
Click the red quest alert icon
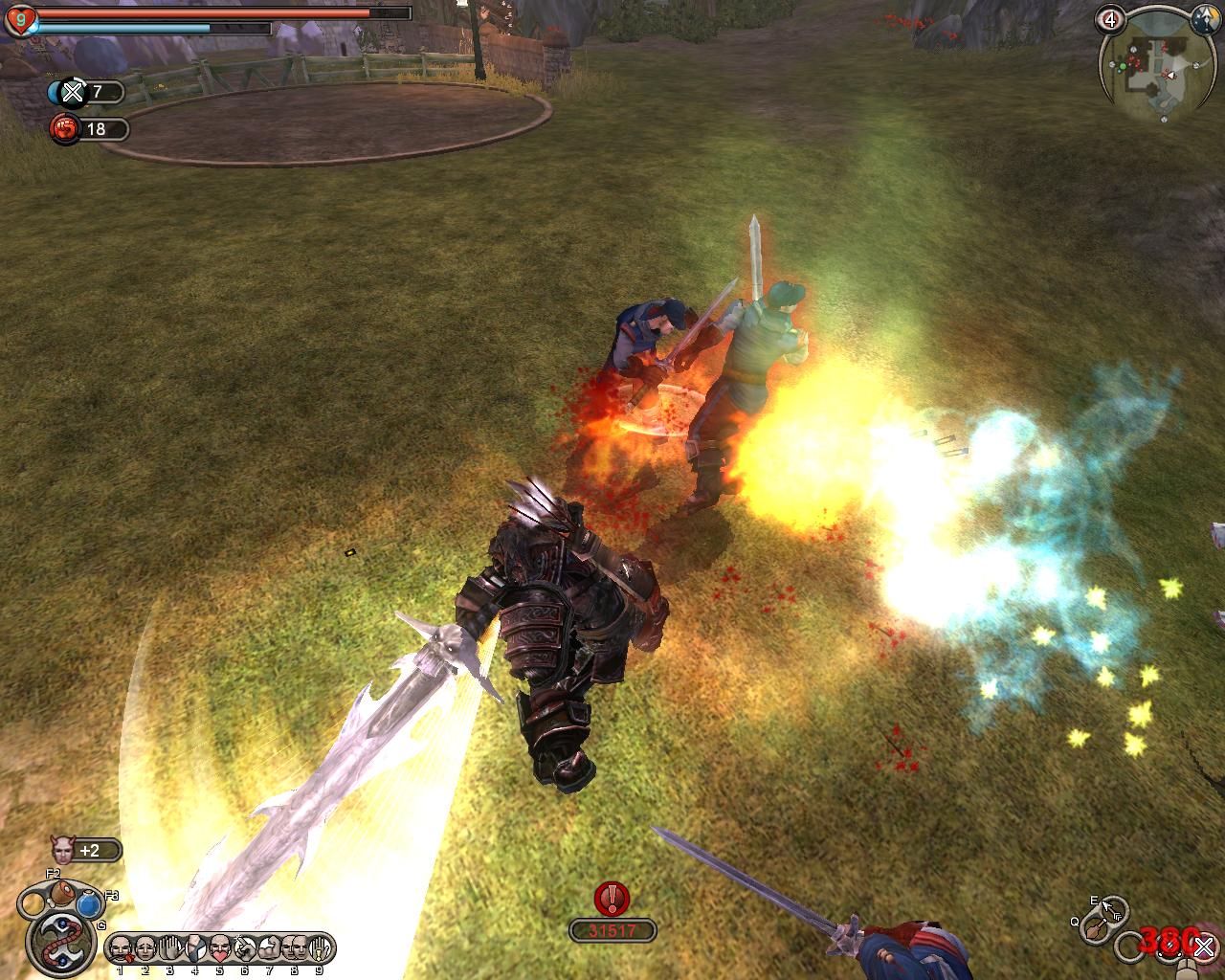(612, 898)
